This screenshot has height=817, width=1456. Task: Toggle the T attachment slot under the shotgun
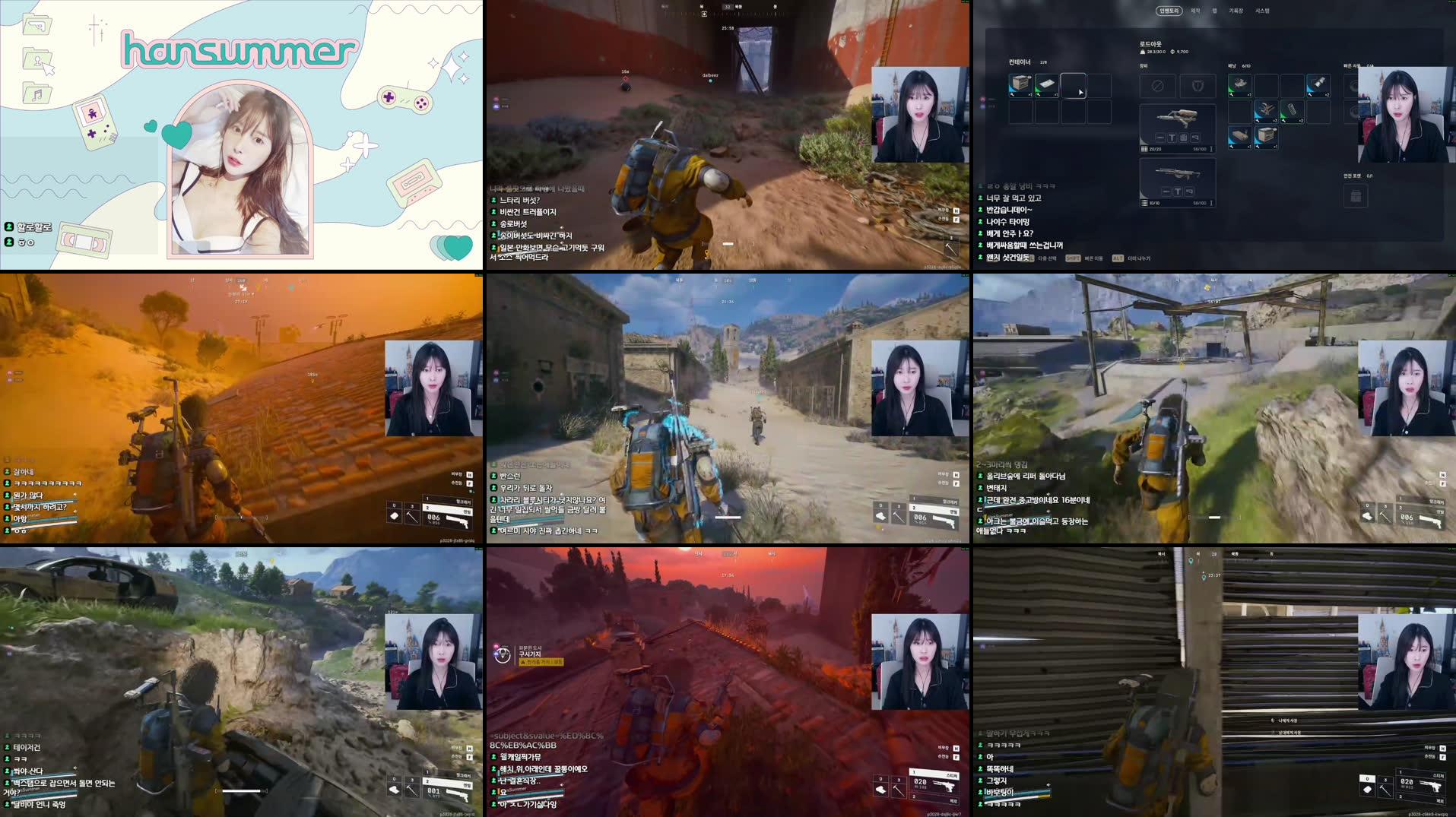(1171, 138)
